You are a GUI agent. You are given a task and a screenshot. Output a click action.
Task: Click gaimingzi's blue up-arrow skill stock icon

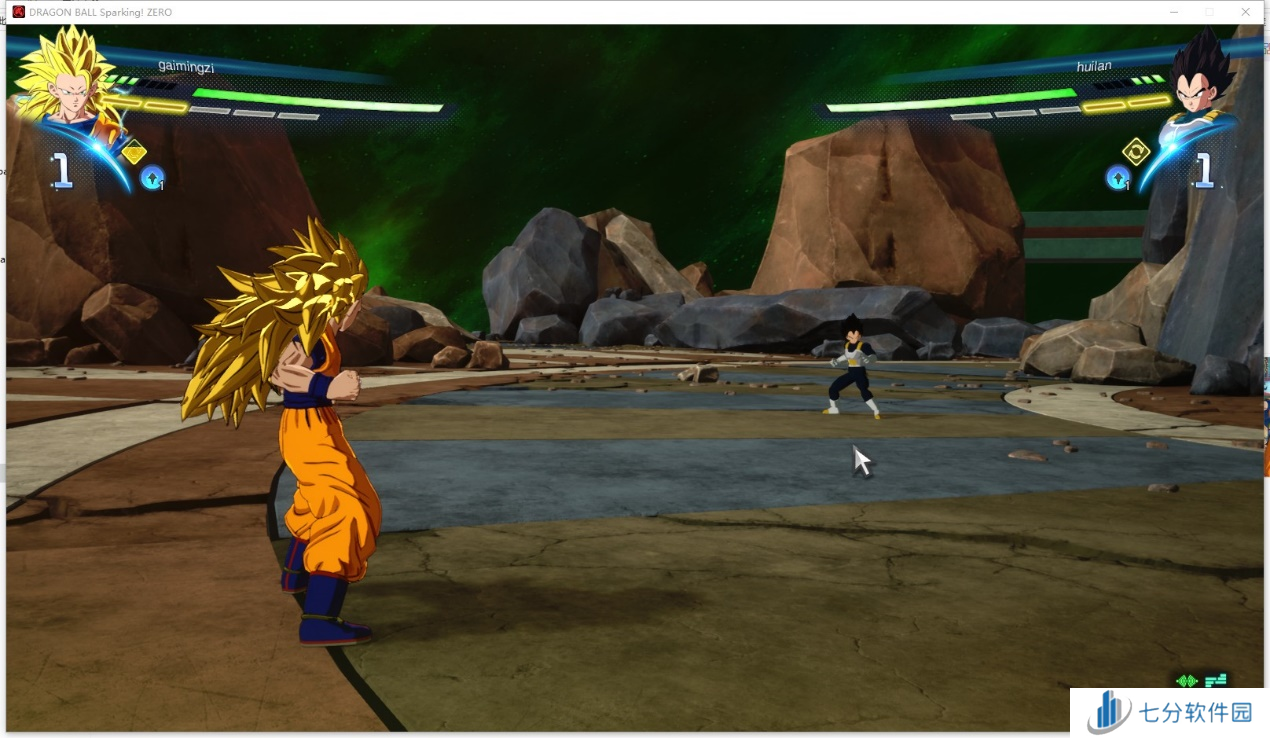point(152,178)
